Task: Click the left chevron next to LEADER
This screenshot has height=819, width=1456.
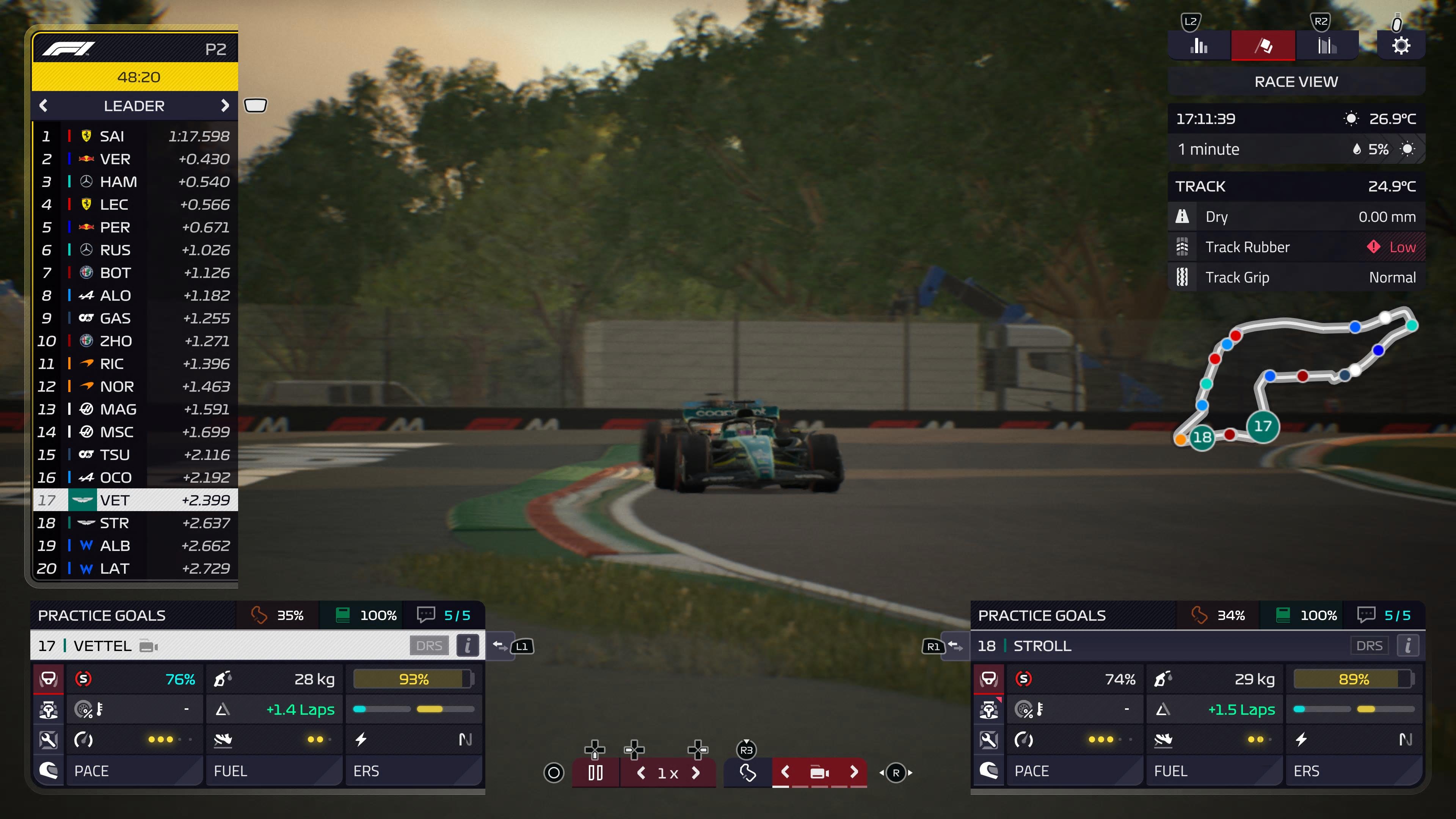Action: coord(44,106)
